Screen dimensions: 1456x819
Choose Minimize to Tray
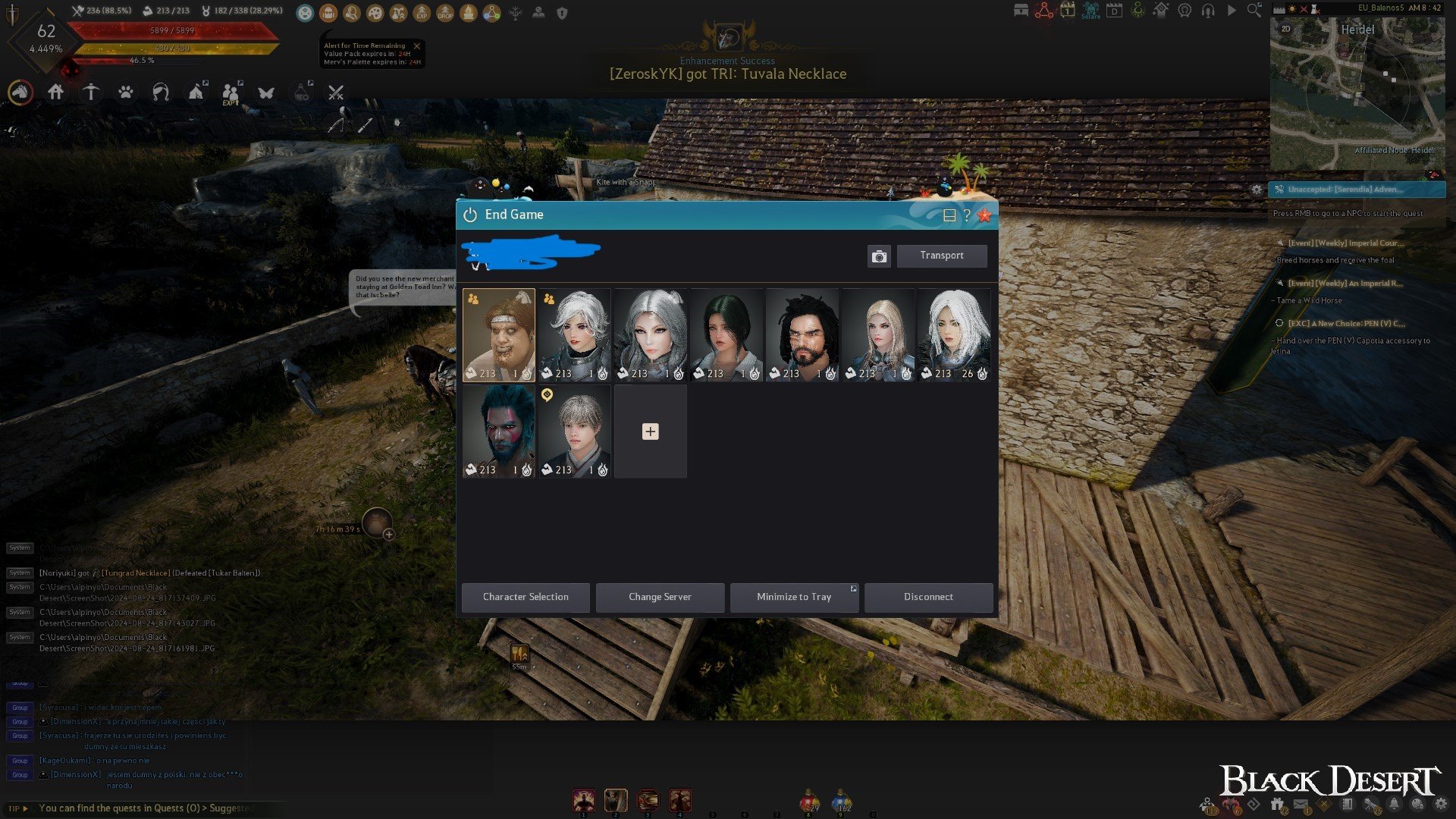pyautogui.click(x=793, y=597)
